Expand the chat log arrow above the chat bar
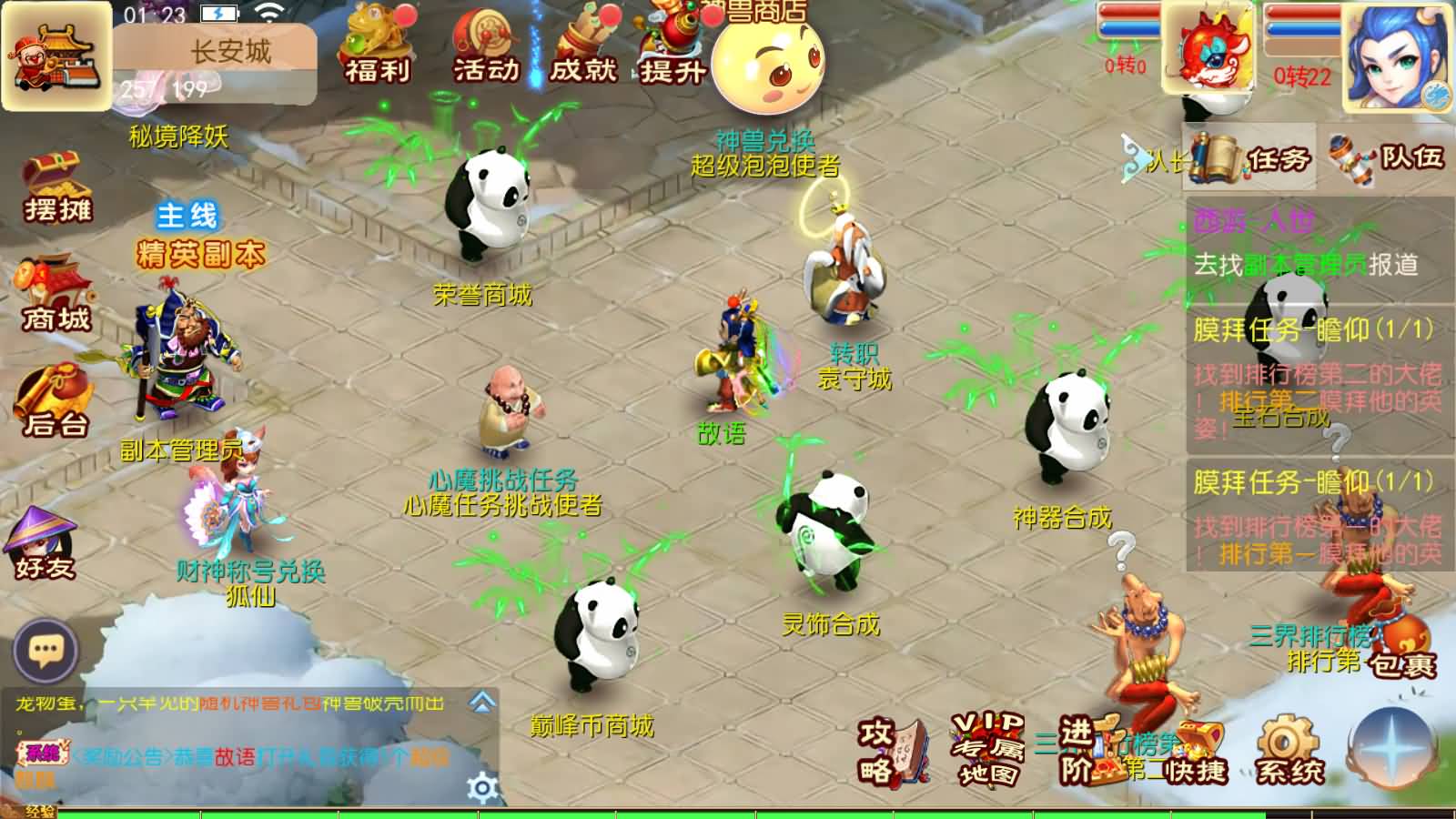 tap(480, 703)
